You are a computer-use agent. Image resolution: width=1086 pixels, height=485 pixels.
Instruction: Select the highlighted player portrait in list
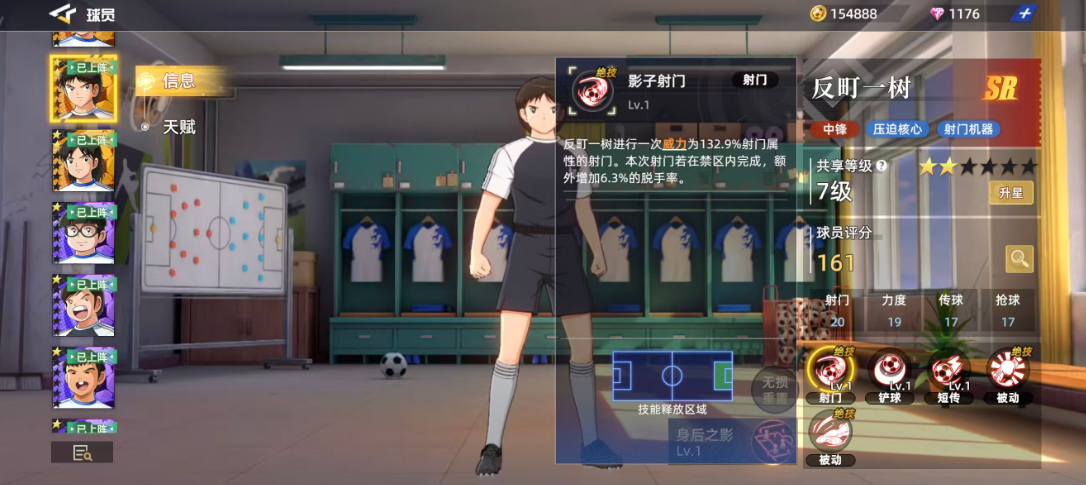tap(83, 88)
